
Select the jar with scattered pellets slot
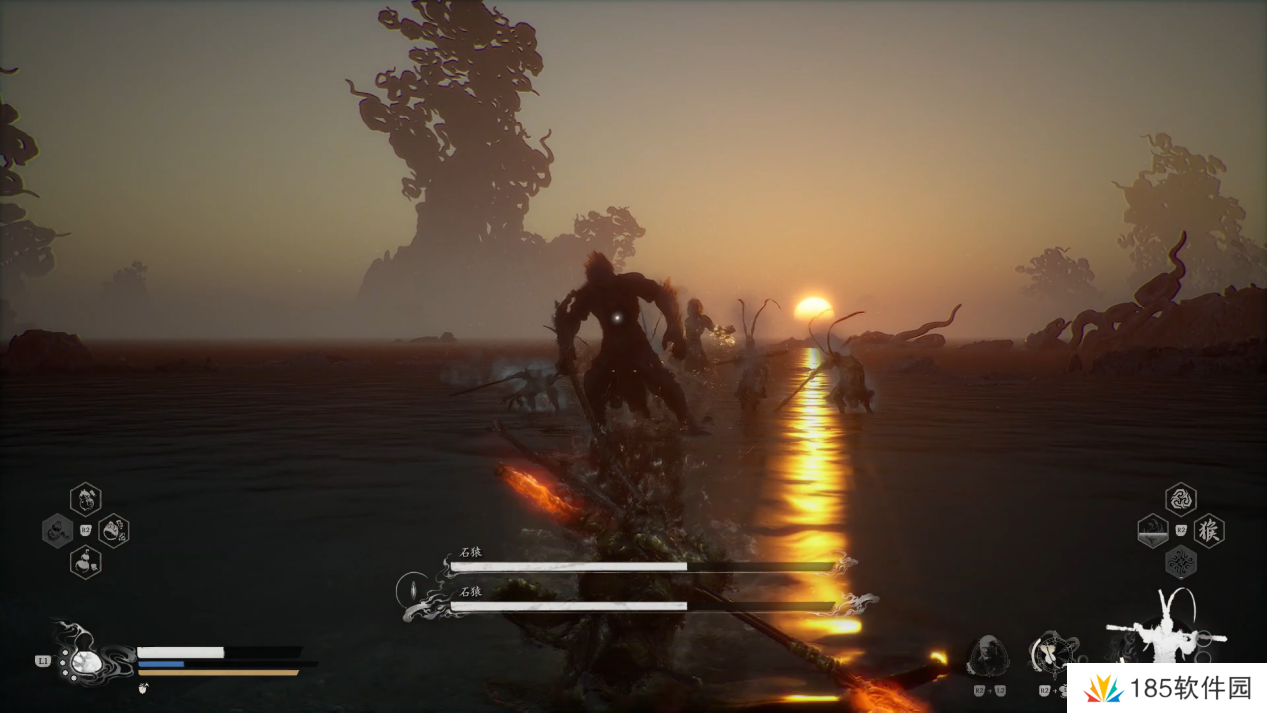(x=114, y=530)
